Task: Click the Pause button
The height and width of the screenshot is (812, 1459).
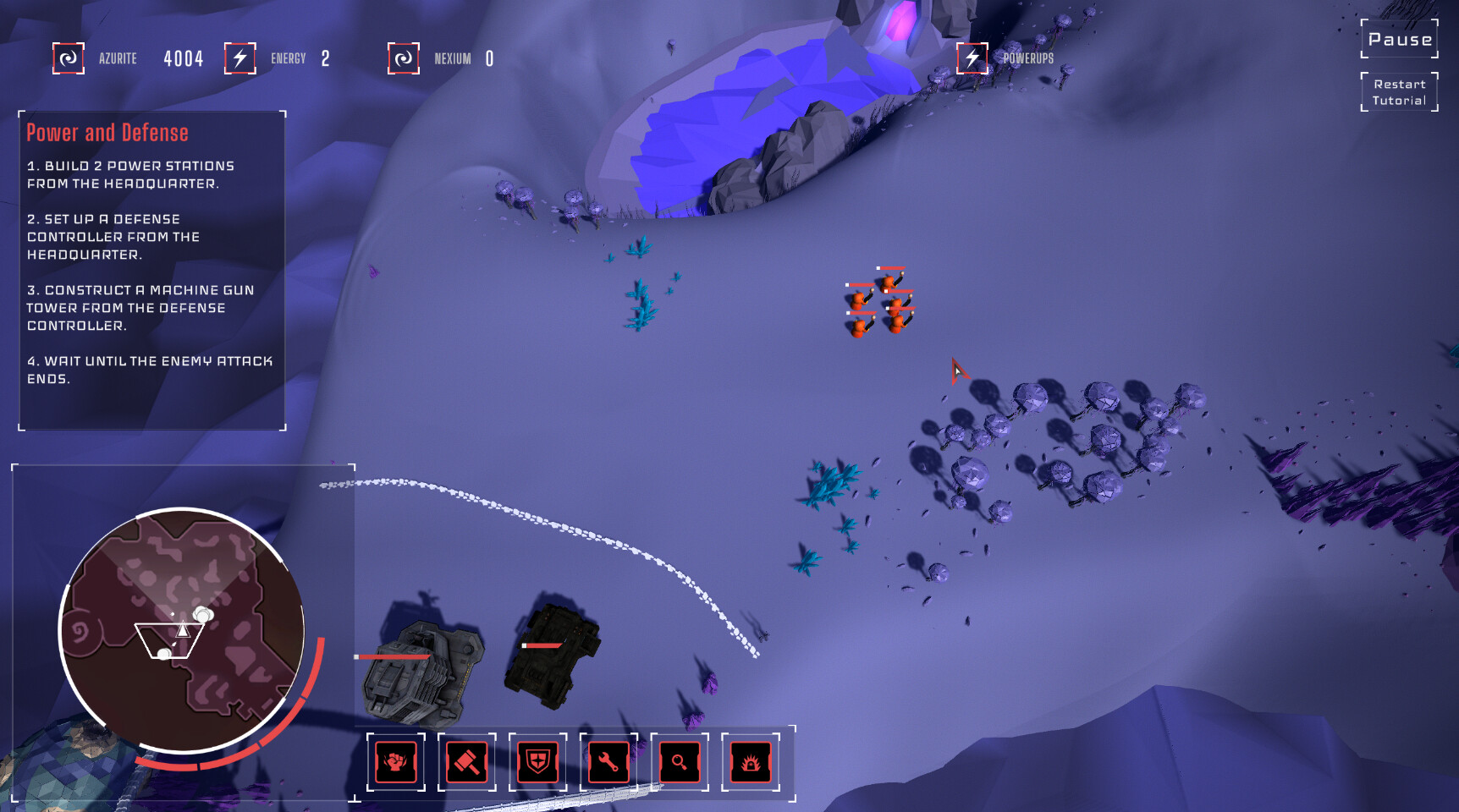Action: (x=1398, y=38)
